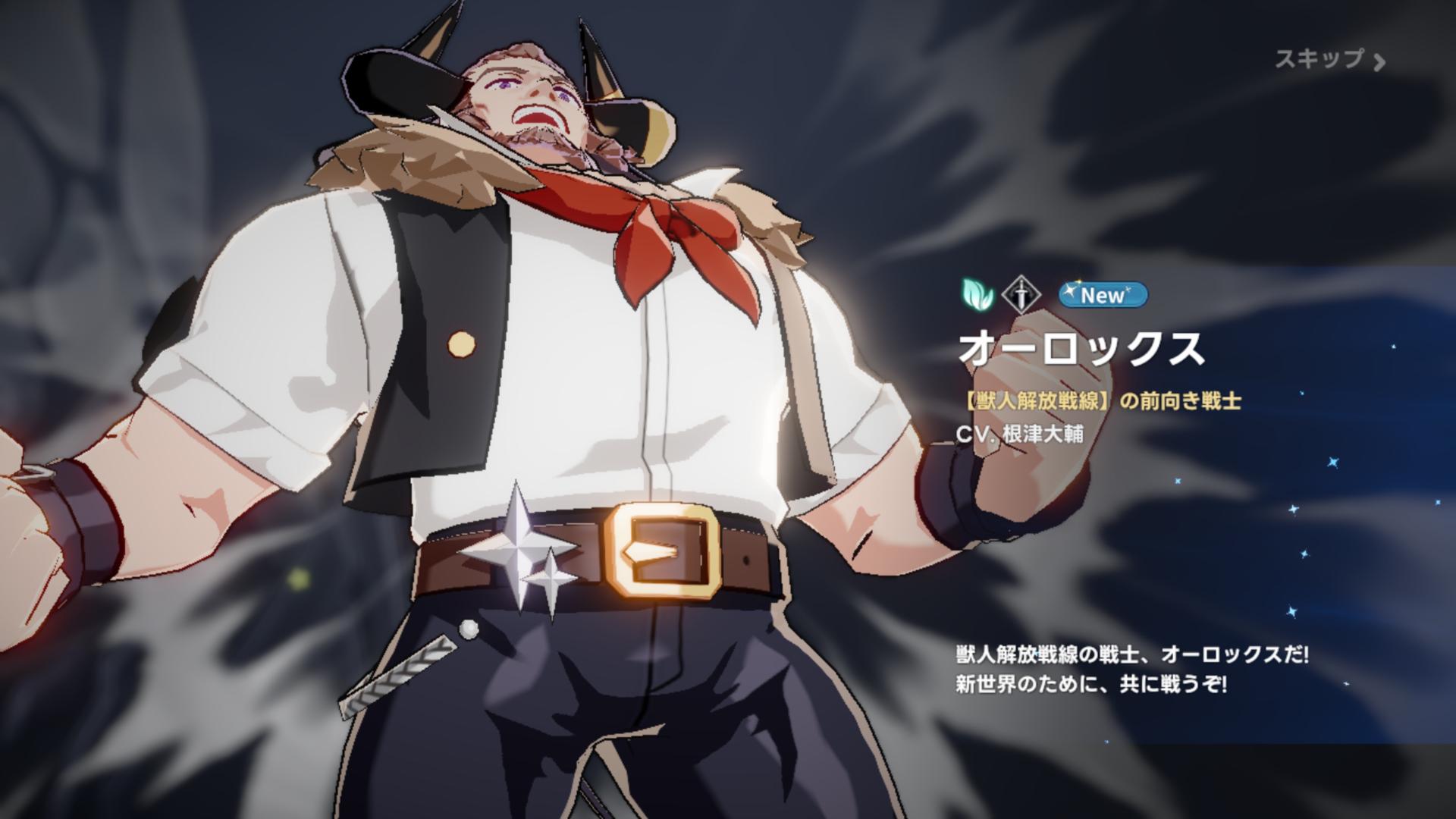Click the green leaf element icon
1456x819 pixels.
tap(977, 295)
